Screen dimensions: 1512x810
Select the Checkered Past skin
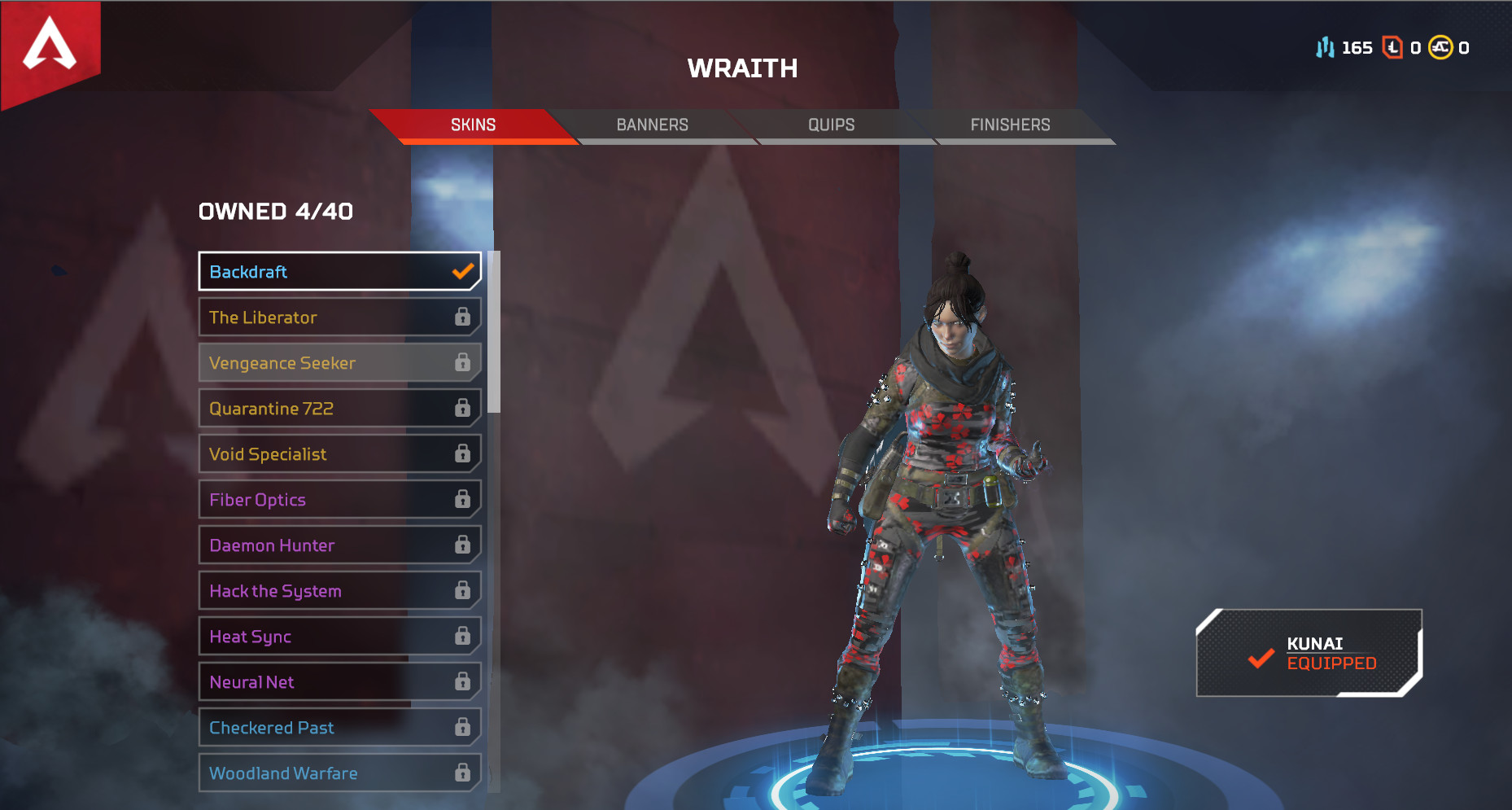(339, 728)
